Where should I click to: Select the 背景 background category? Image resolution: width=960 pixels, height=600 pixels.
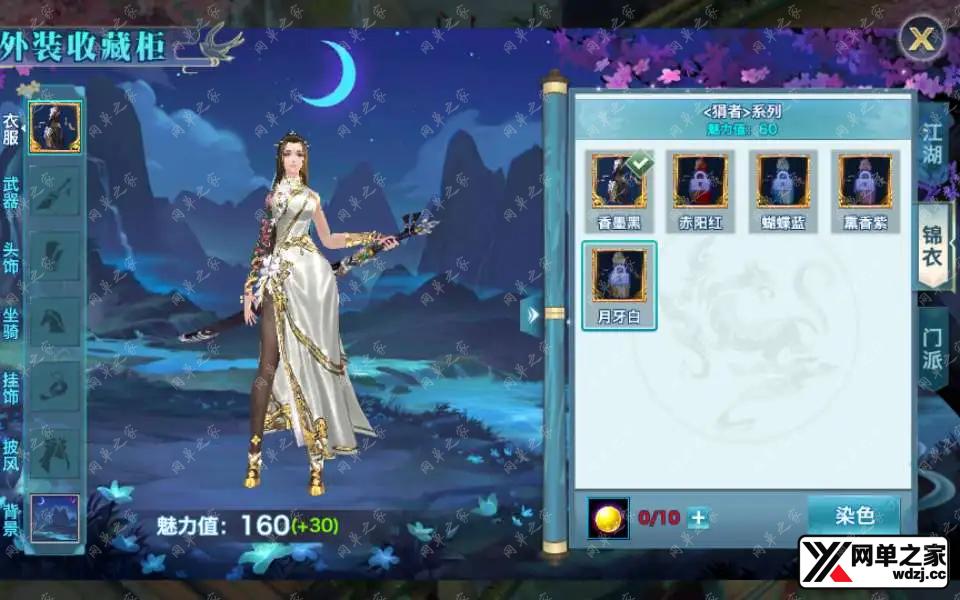coord(55,517)
